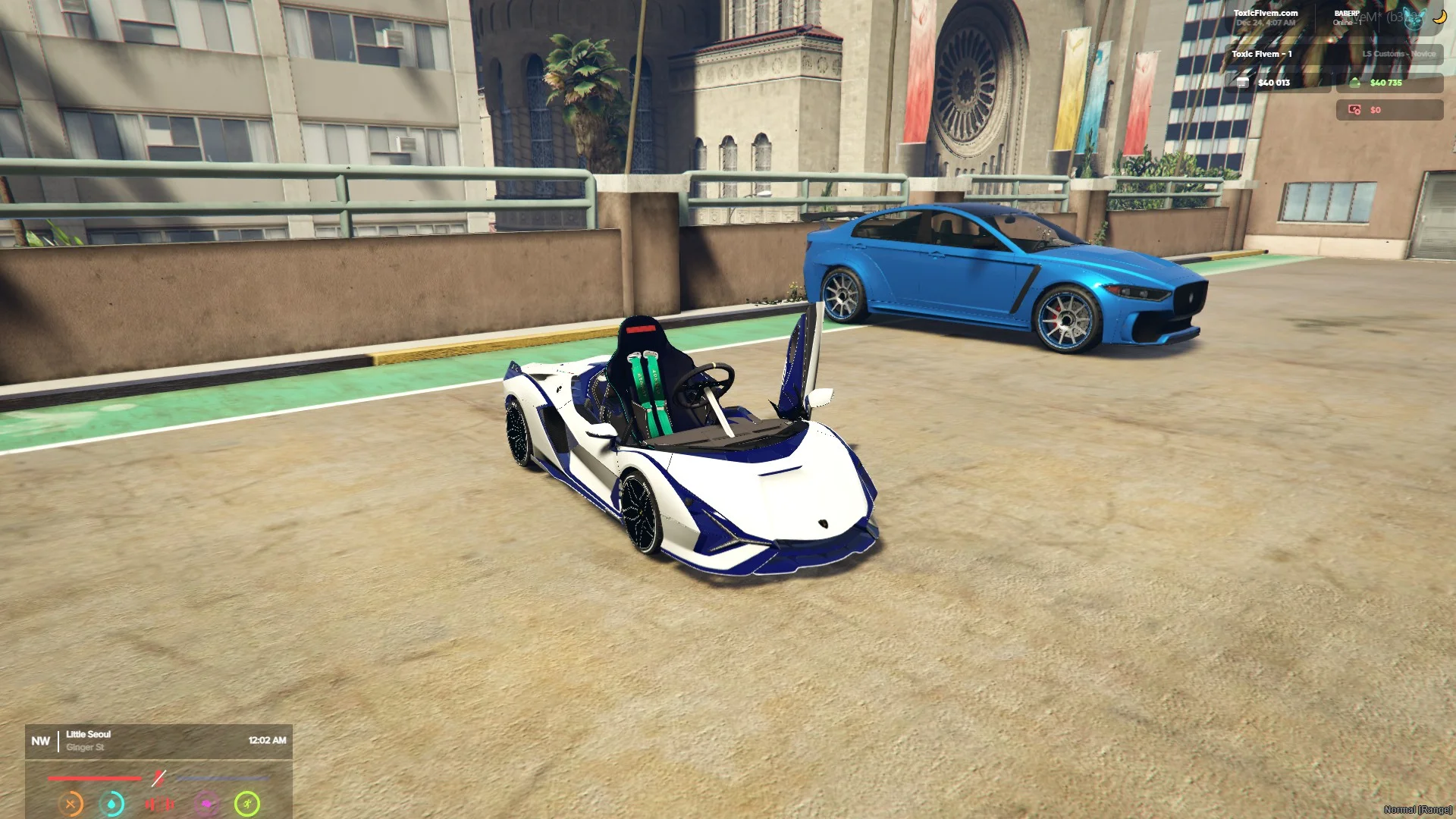Select the cyan water drop thirst icon
Viewport: 1456px width, 819px height.
coord(112,804)
